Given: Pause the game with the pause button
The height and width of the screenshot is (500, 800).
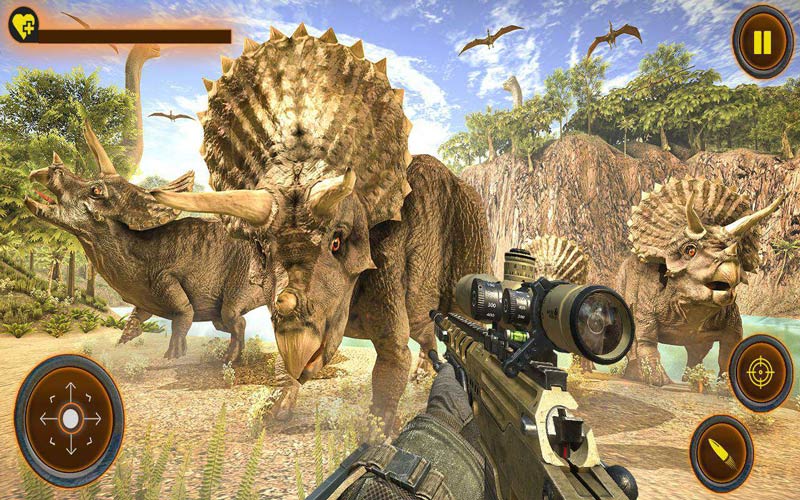Looking at the screenshot, I should coord(762,42).
